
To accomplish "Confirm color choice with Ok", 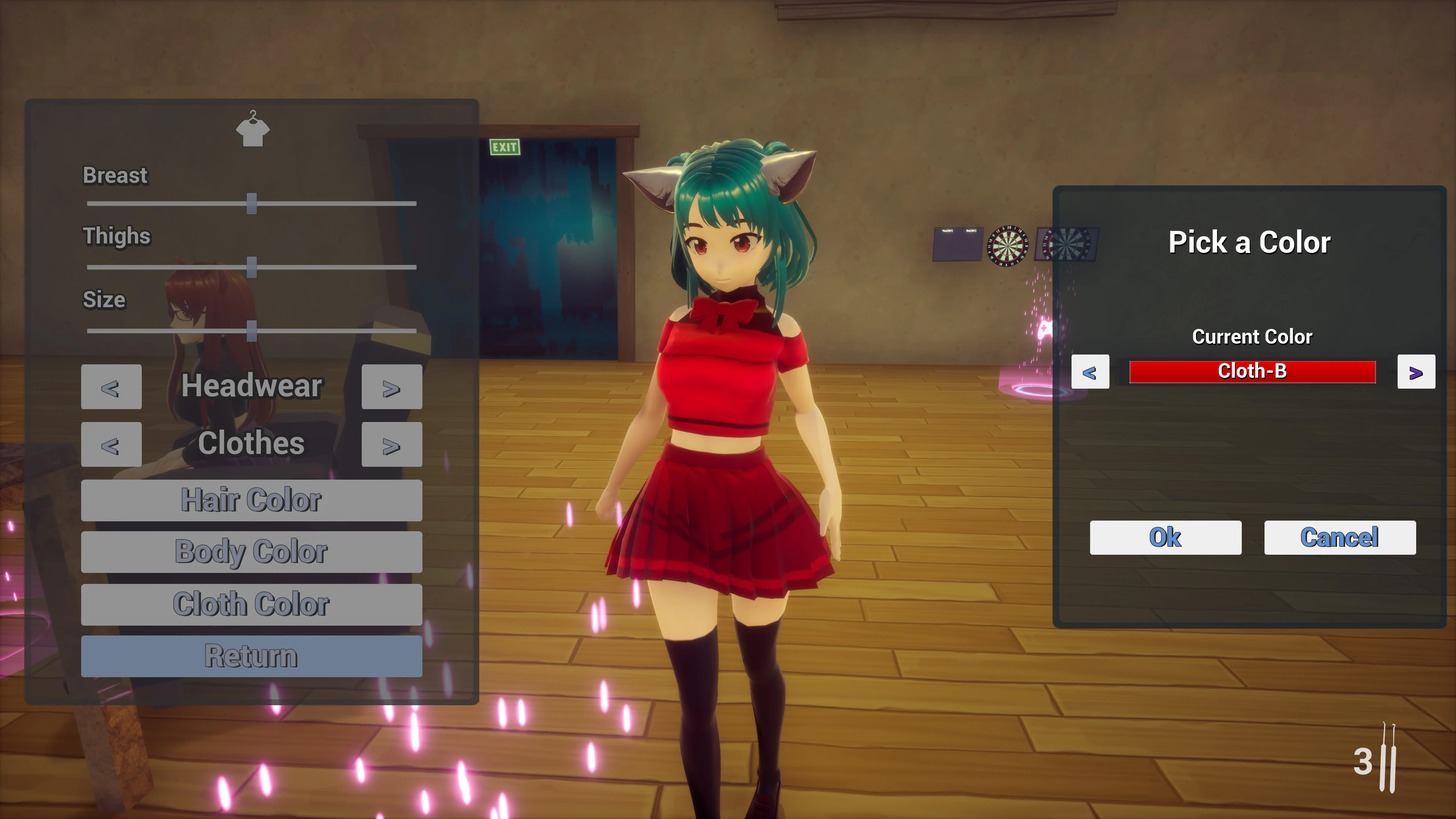I will (x=1166, y=538).
